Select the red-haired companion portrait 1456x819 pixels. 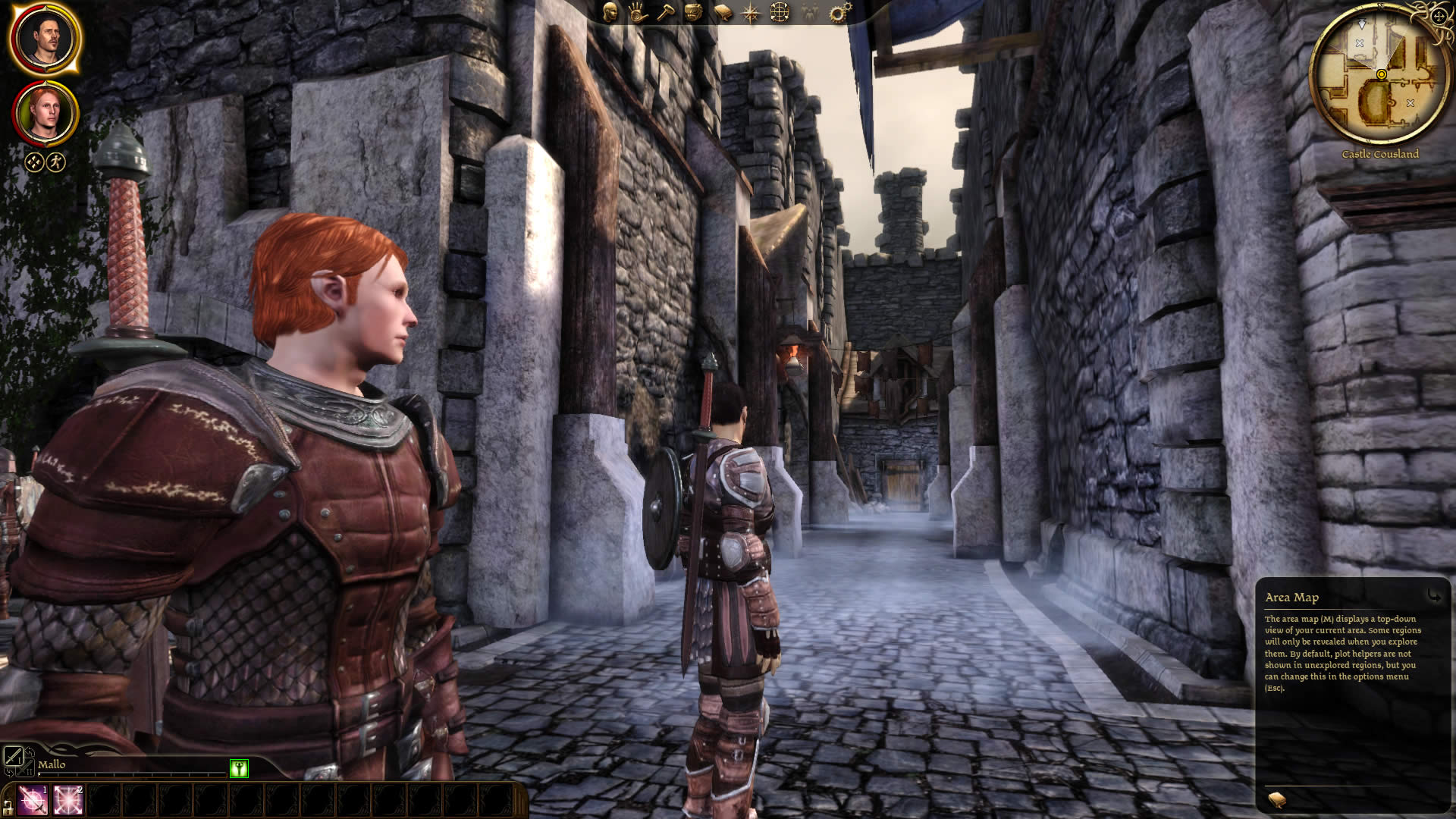pyautogui.click(x=45, y=114)
